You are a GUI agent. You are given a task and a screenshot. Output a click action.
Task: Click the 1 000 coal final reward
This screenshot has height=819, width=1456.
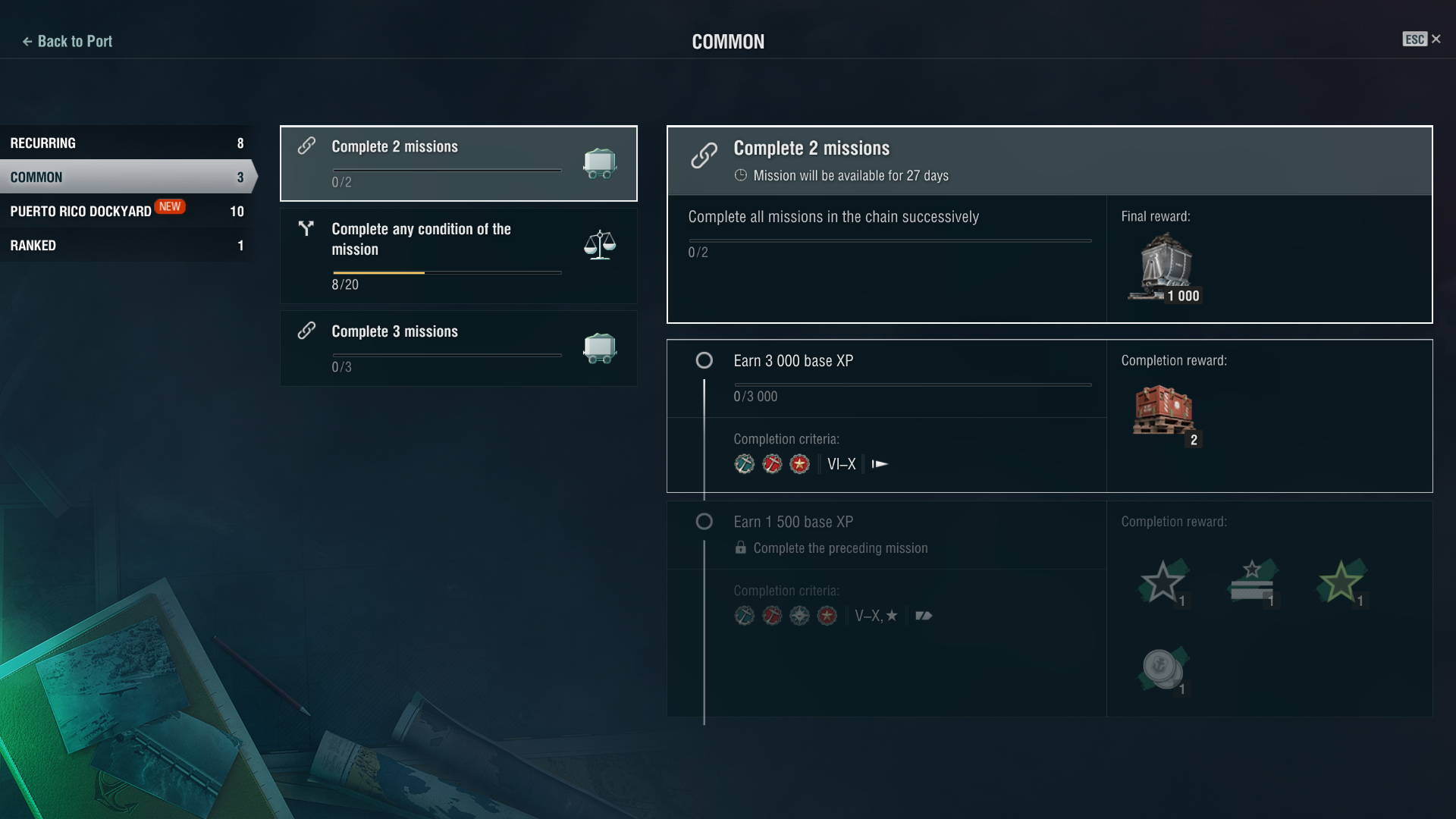(x=1166, y=268)
